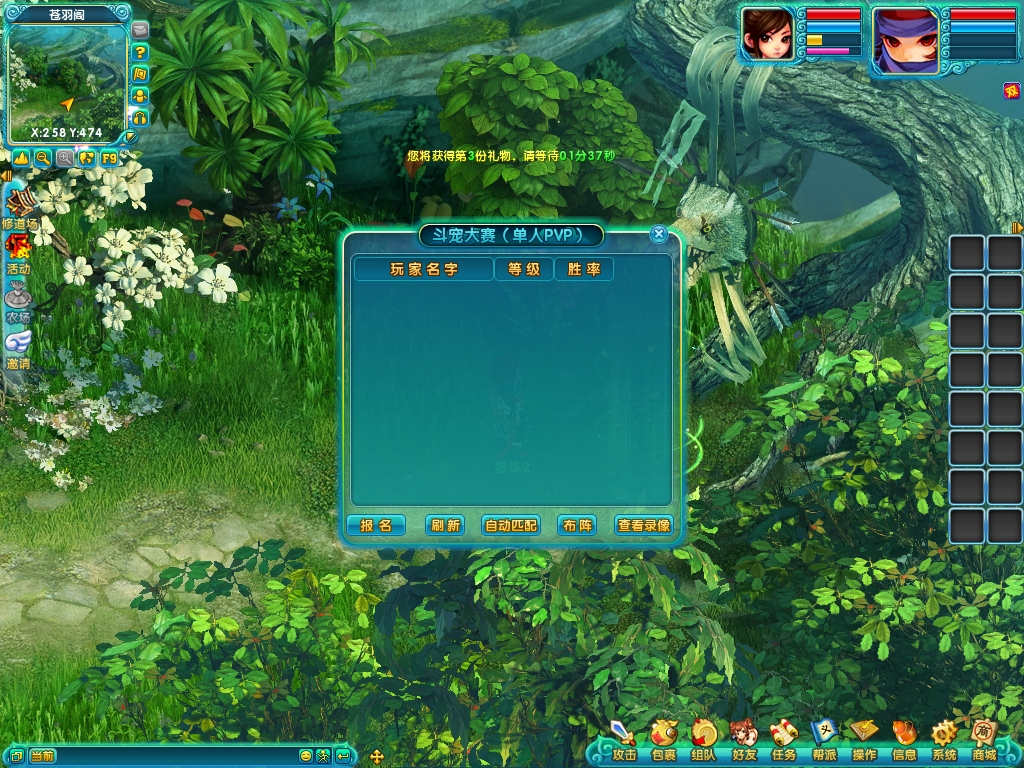The width and height of the screenshot is (1024, 768).
Task: Open the 农场 farm icon
Action: pyautogui.click(x=18, y=302)
